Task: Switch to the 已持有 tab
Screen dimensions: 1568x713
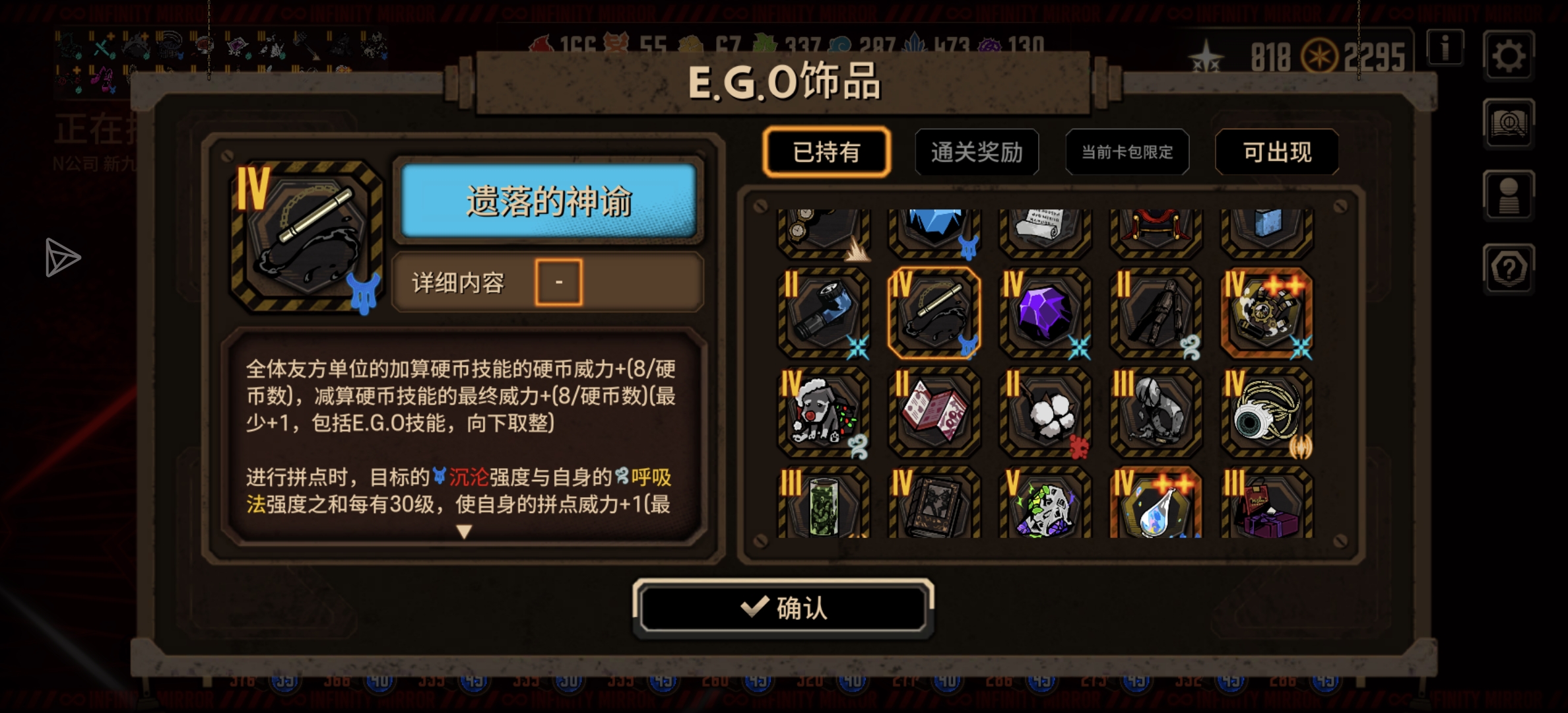Action: point(827,152)
